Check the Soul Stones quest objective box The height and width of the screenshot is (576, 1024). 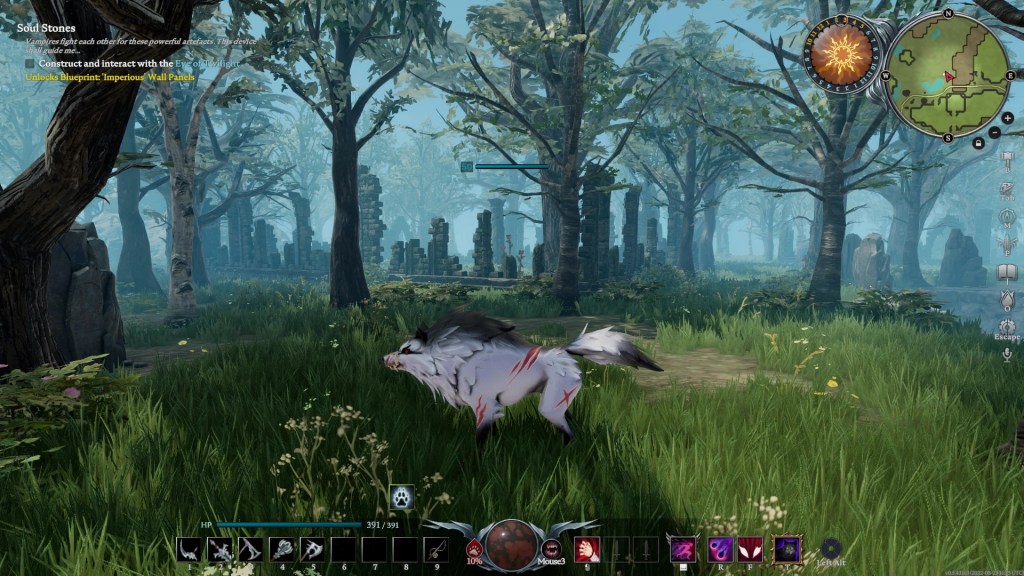(30, 63)
